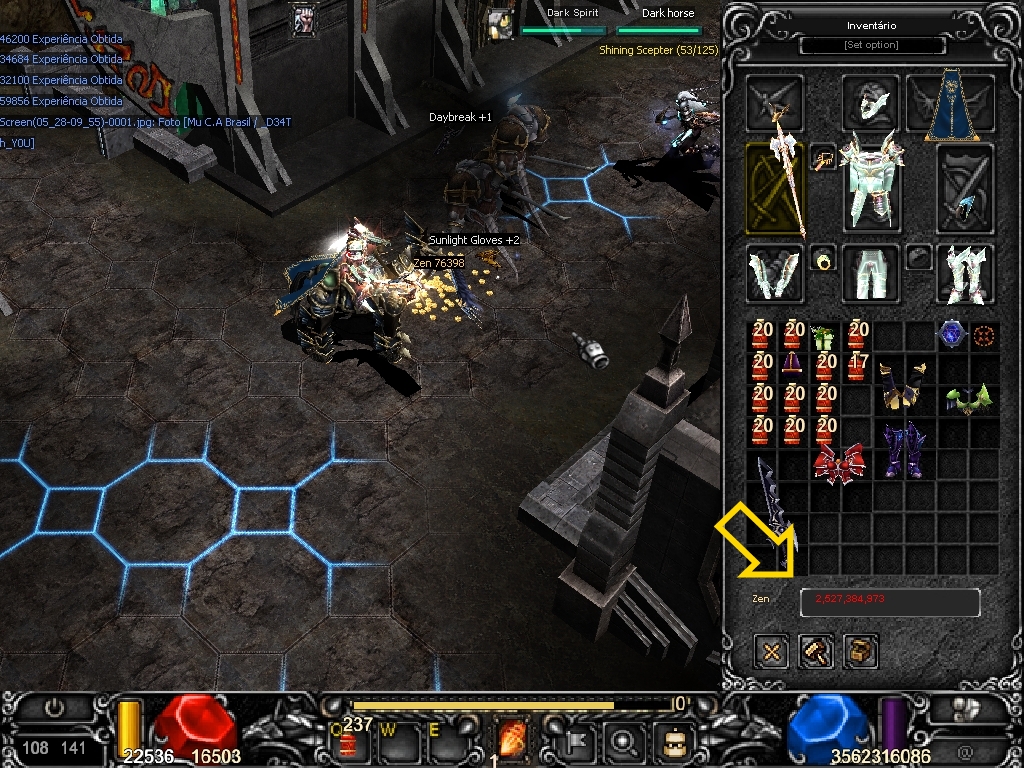Activate the fiery skill icon on hotbar
Image resolution: width=1024 pixels, height=768 pixels.
[512, 742]
